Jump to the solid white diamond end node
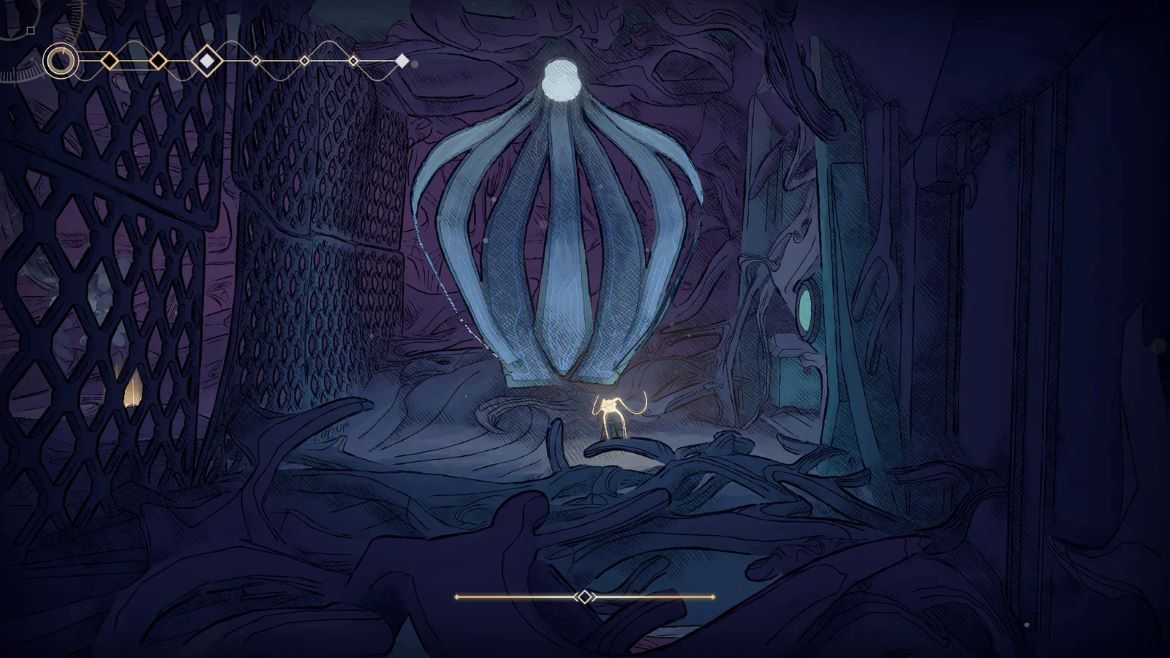 pyautogui.click(x=402, y=61)
